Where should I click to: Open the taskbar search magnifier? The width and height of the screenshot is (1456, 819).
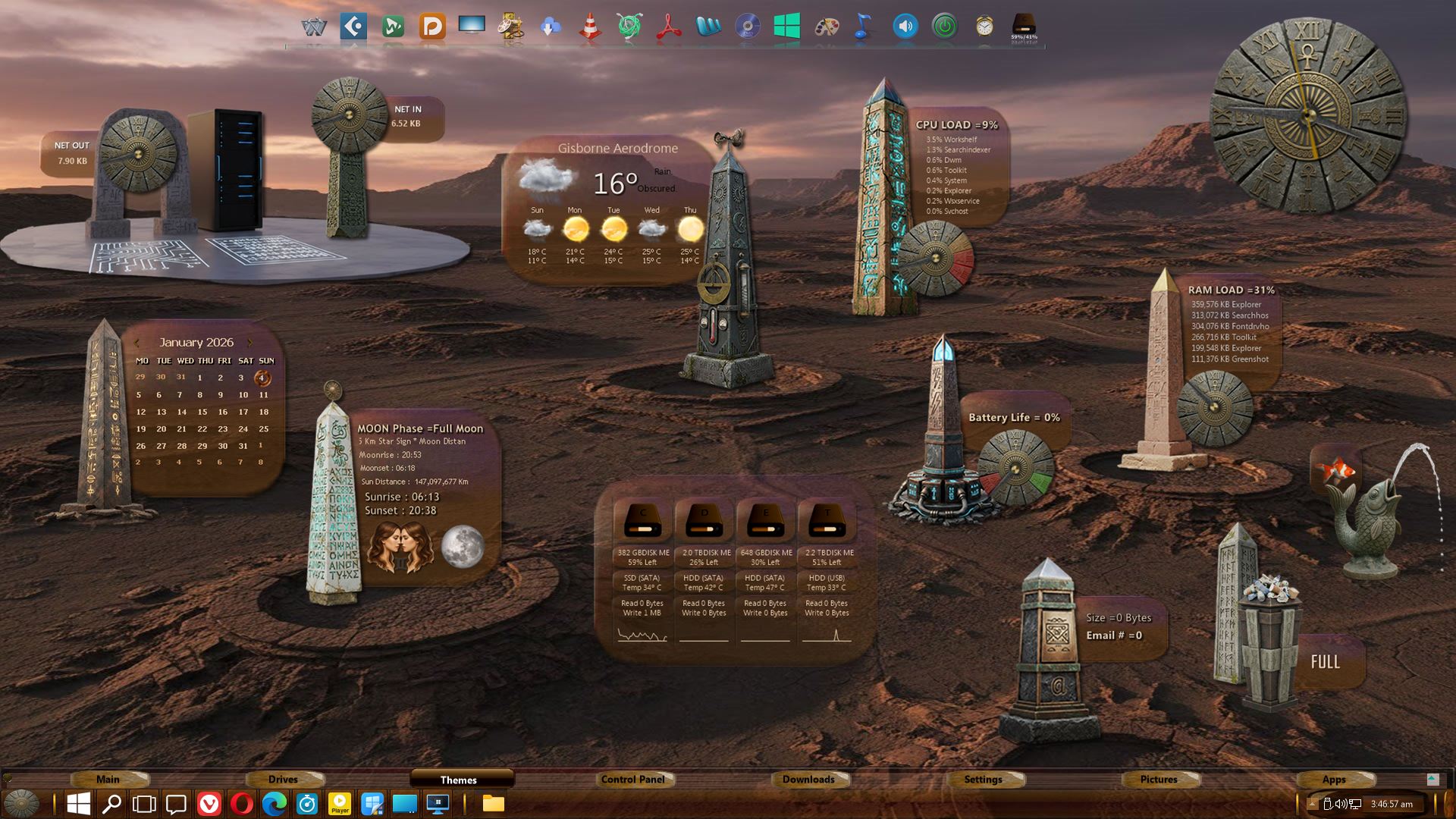(111, 803)
